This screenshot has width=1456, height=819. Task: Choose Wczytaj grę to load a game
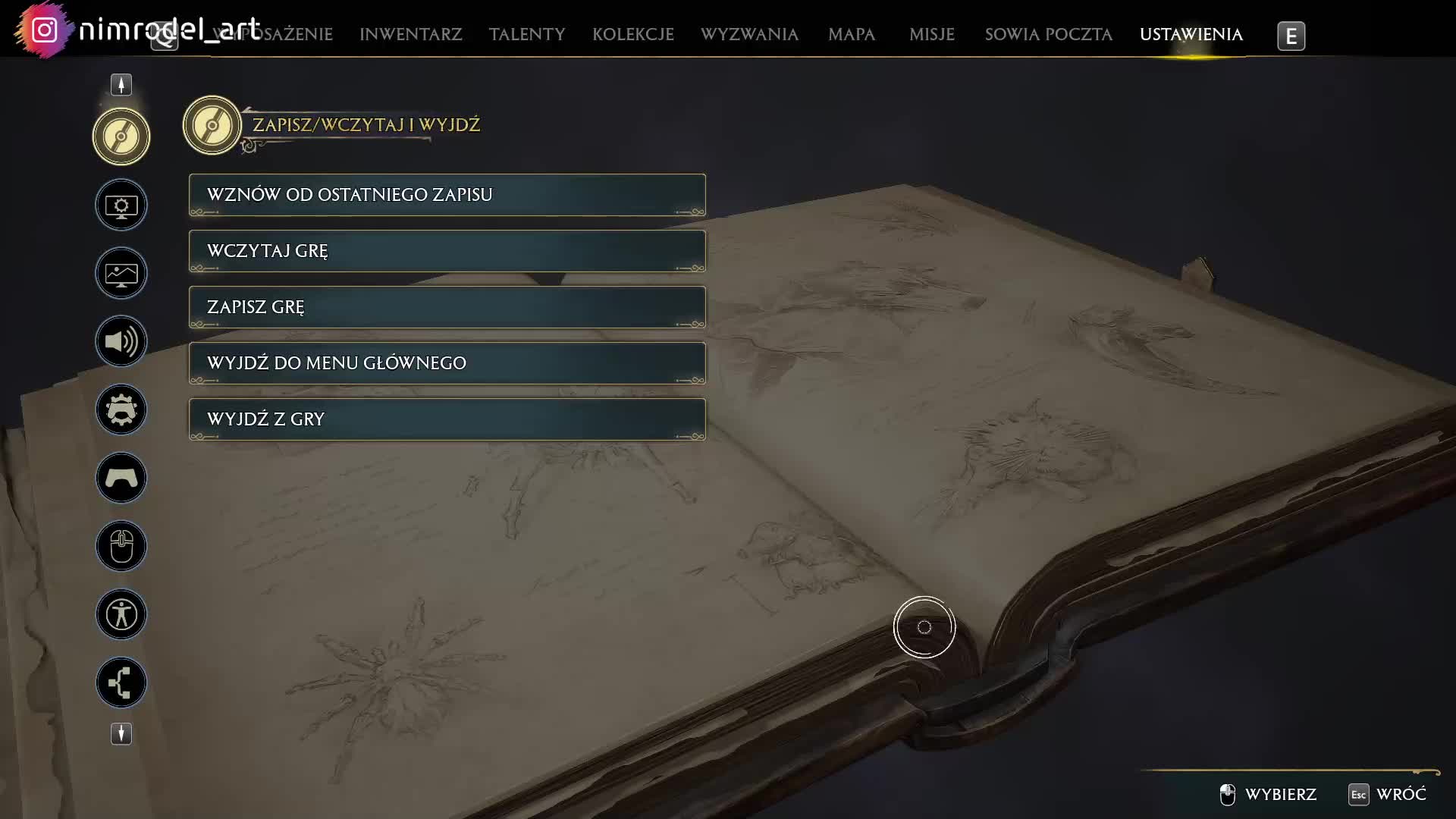447,251
